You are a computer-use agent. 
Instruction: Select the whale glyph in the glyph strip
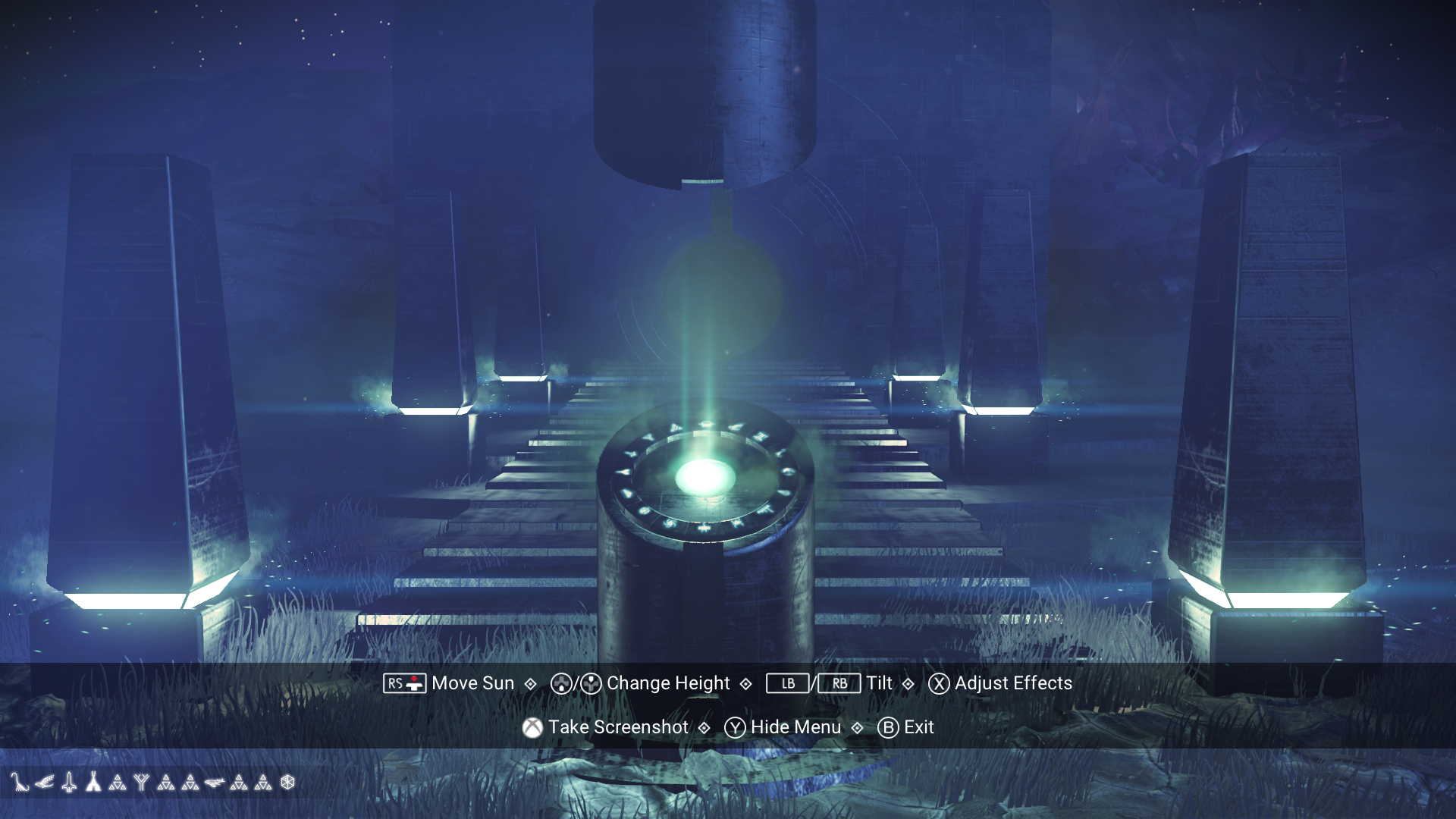(x=214, y=783)
